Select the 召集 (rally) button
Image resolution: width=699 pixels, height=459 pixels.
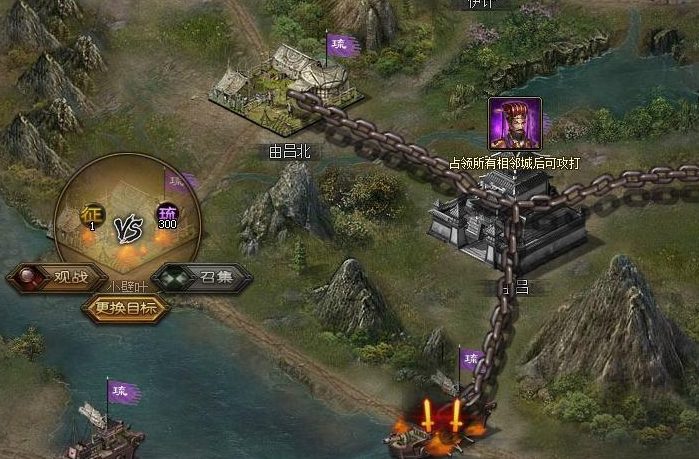(x=202, y=277)
